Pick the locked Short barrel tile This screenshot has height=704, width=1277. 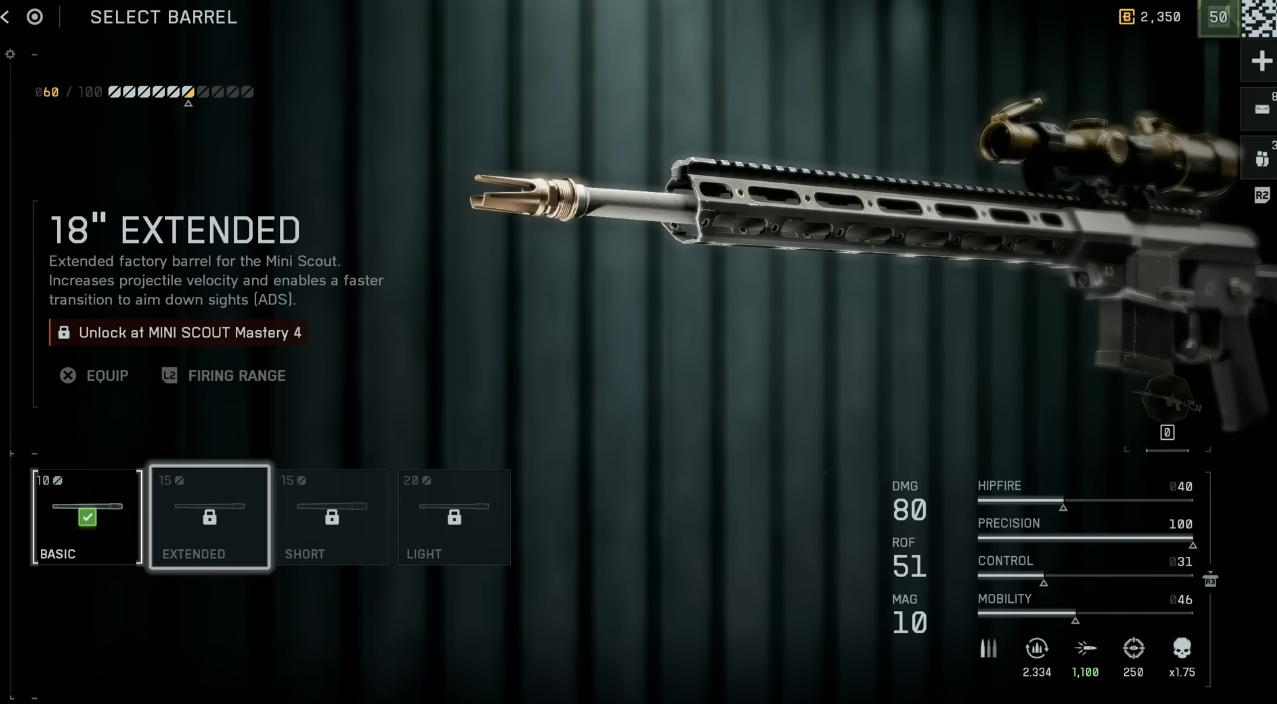(x=331, y=517)
